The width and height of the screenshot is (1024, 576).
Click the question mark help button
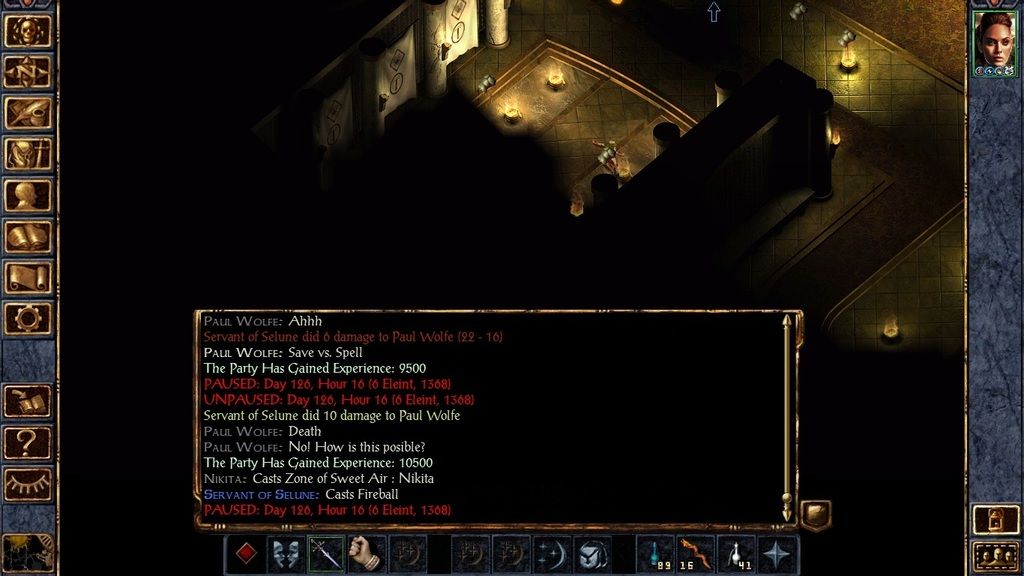coord(28,441)
